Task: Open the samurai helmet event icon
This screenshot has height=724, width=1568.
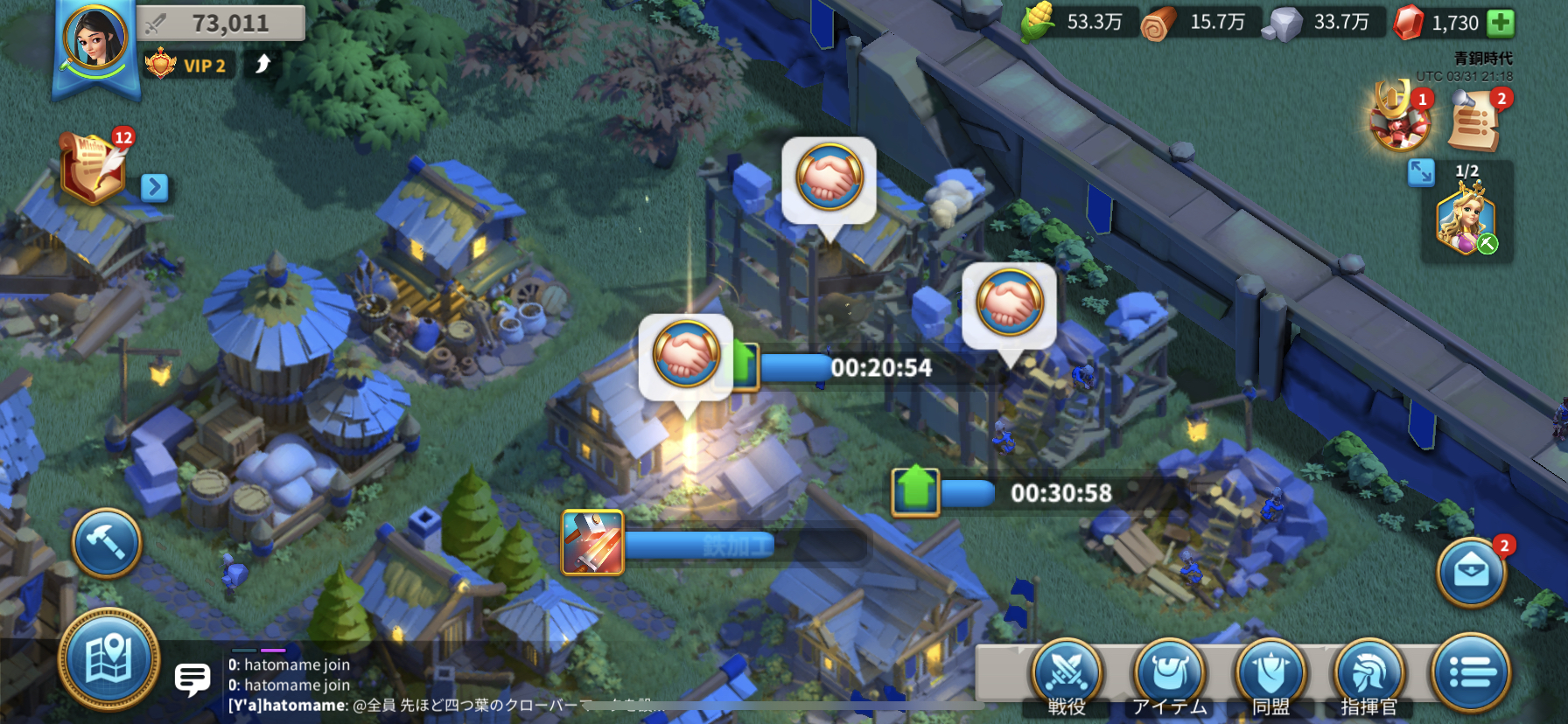Action: [x=1399, y=120]
